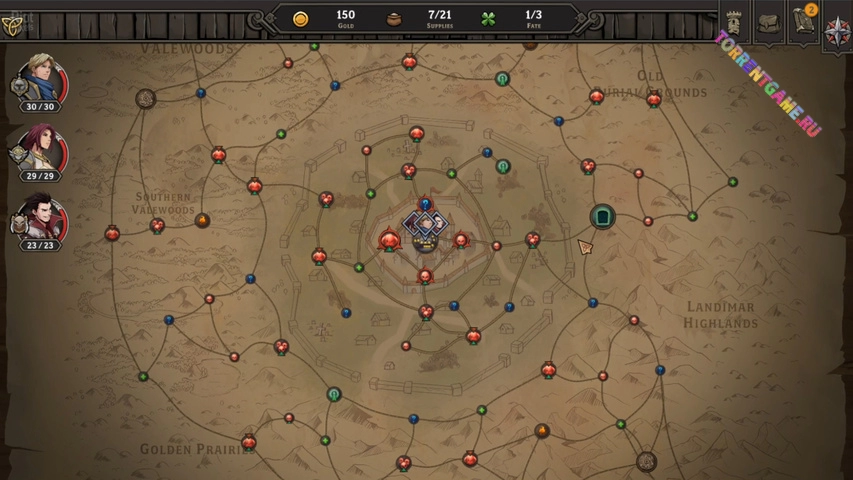This screenshot has height=480, width=853.
Task: Select the large teal doorway map node
Action: click(602, 216)
